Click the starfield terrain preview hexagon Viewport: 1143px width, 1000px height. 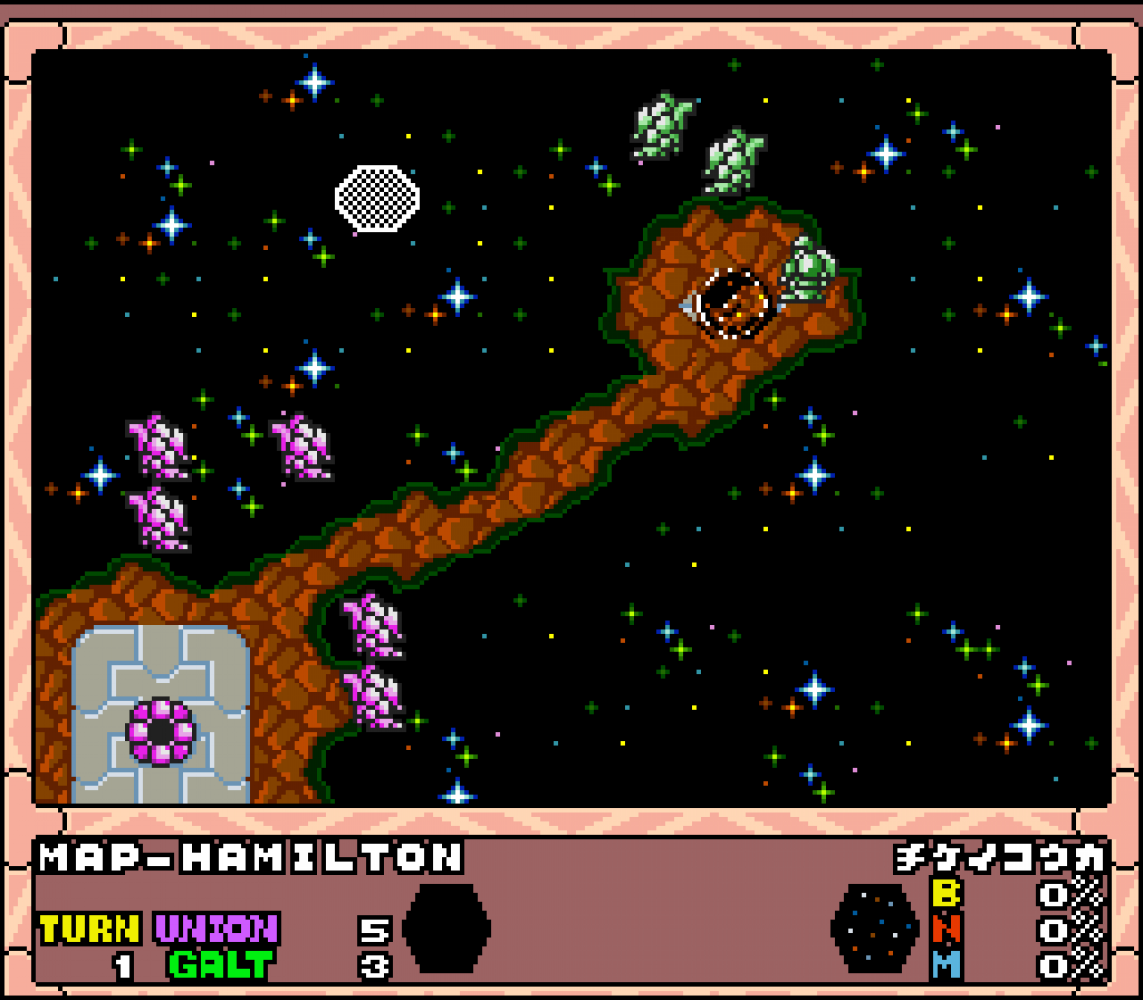[x=874, y=928]
